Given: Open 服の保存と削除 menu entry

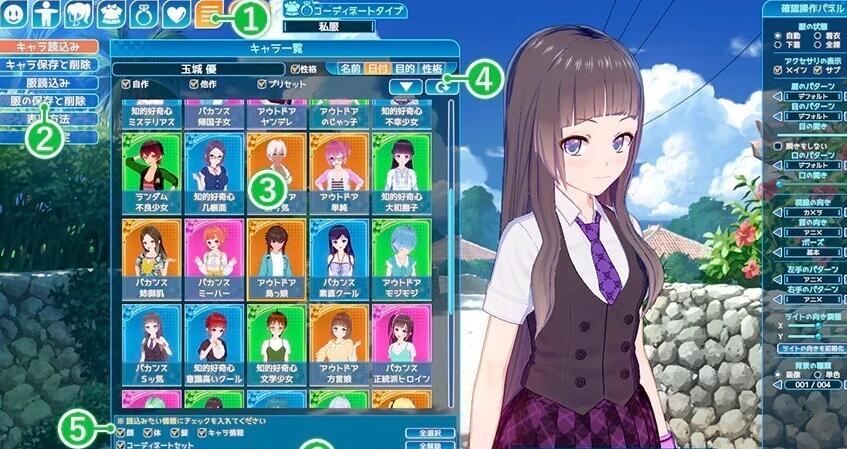Looking at the screenshot, I should click(50, 100).
